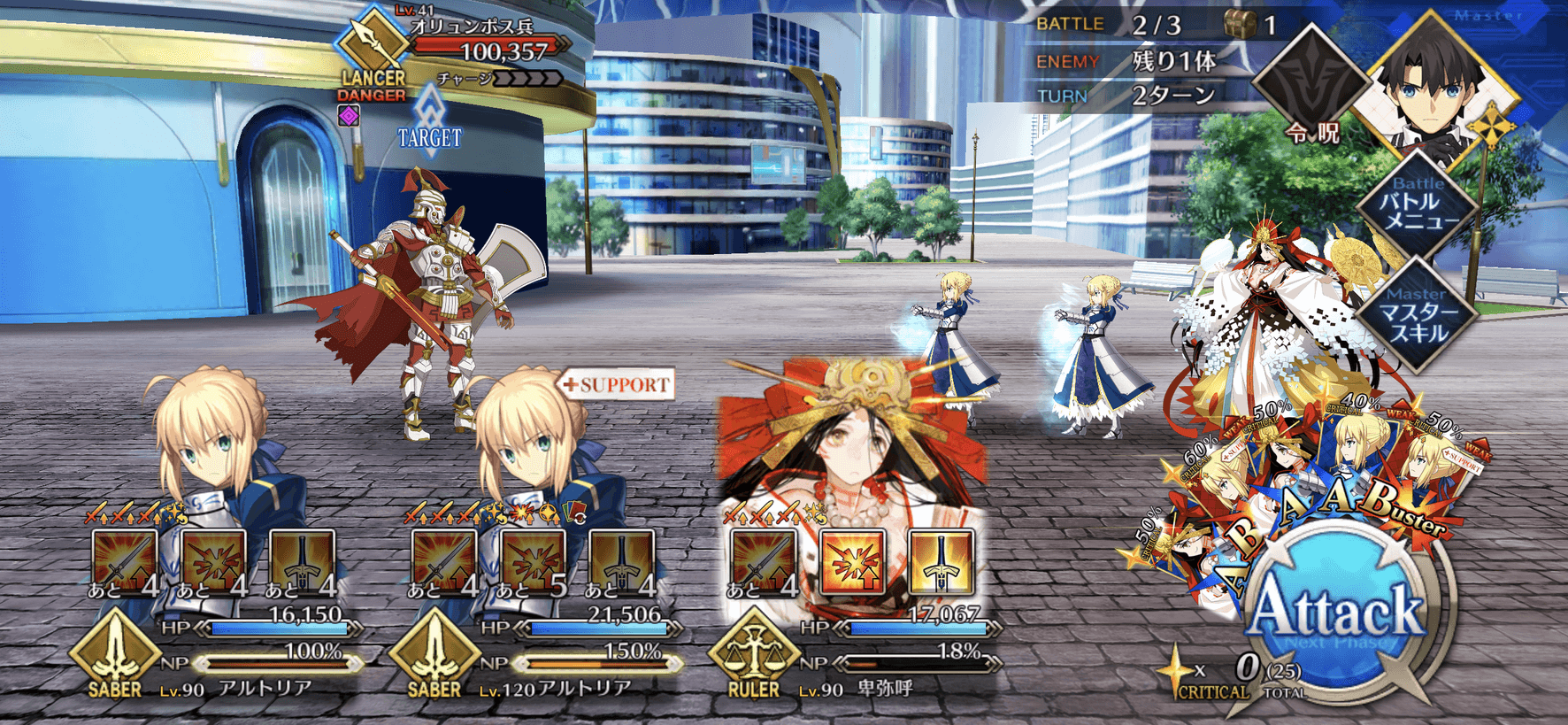Select Himiko's slashing sword skill on cooldown
Screen dimensions: 1568x725
point(763,561)
